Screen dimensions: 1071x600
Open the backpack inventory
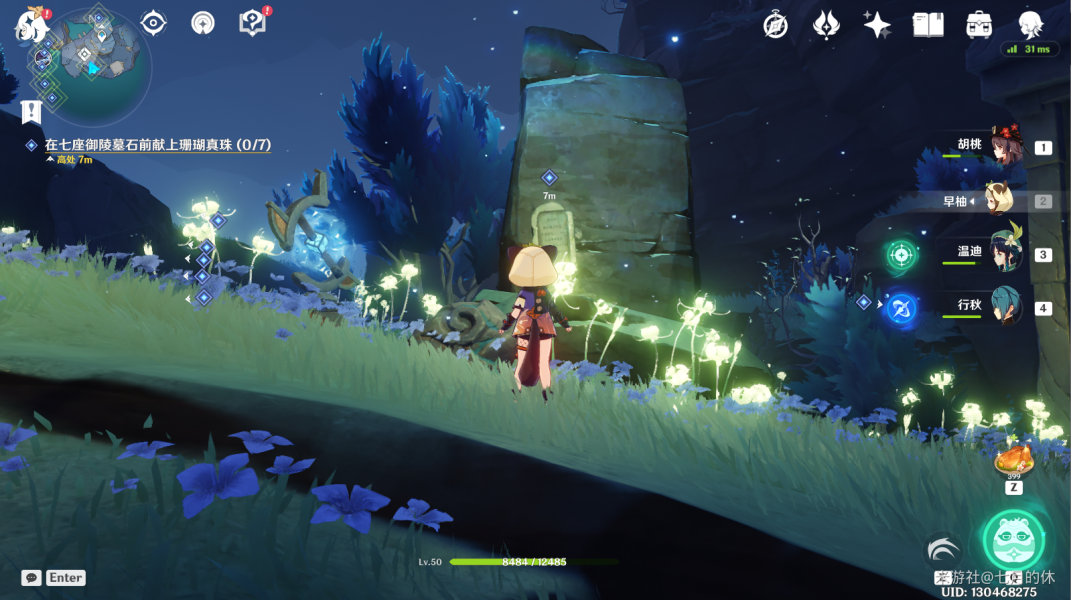pos(979,25)
